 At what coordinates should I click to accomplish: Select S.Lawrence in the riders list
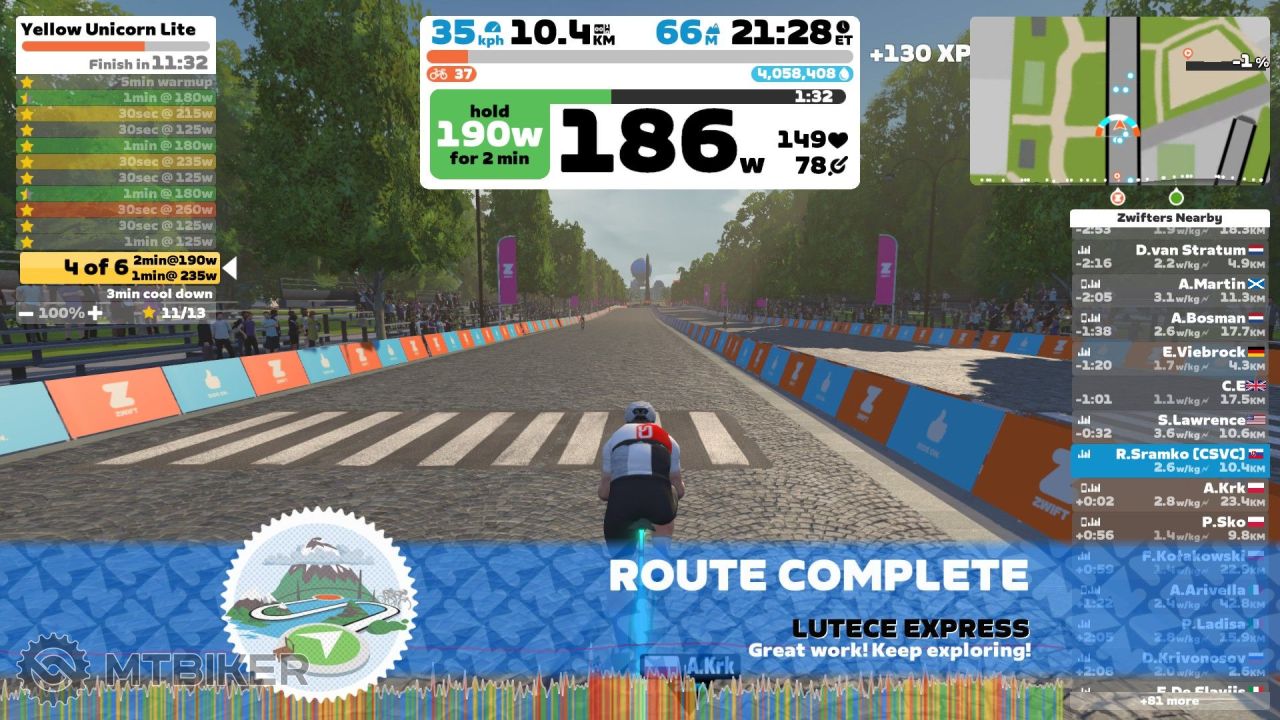(1169, 427)
